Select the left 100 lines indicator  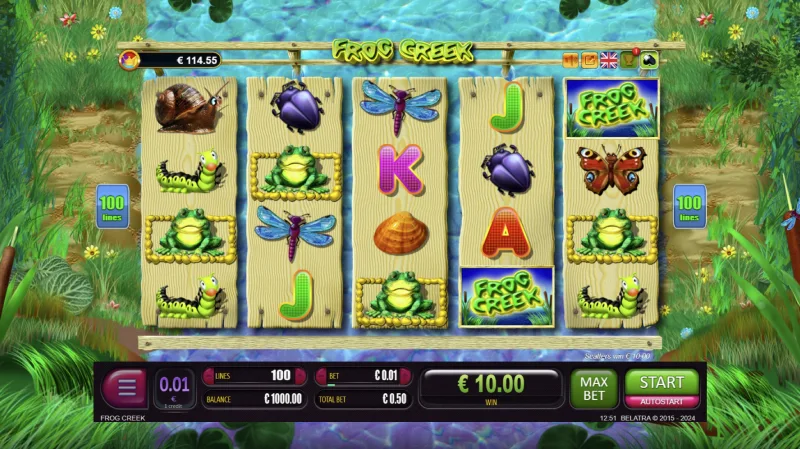110,206
